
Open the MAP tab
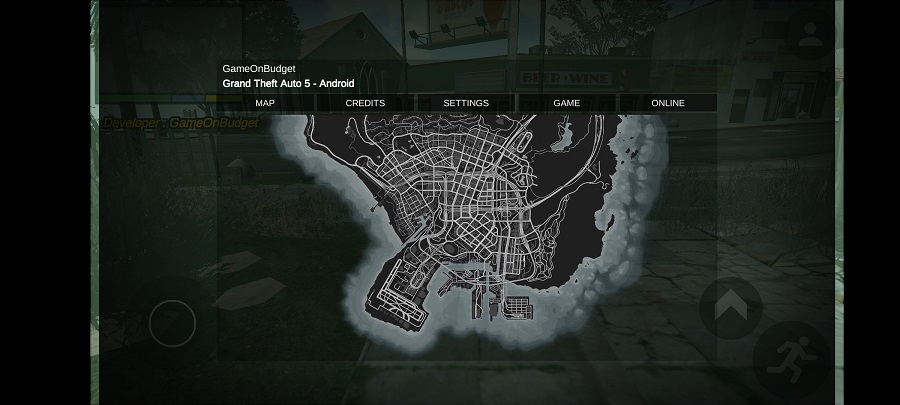pos(265,103)
